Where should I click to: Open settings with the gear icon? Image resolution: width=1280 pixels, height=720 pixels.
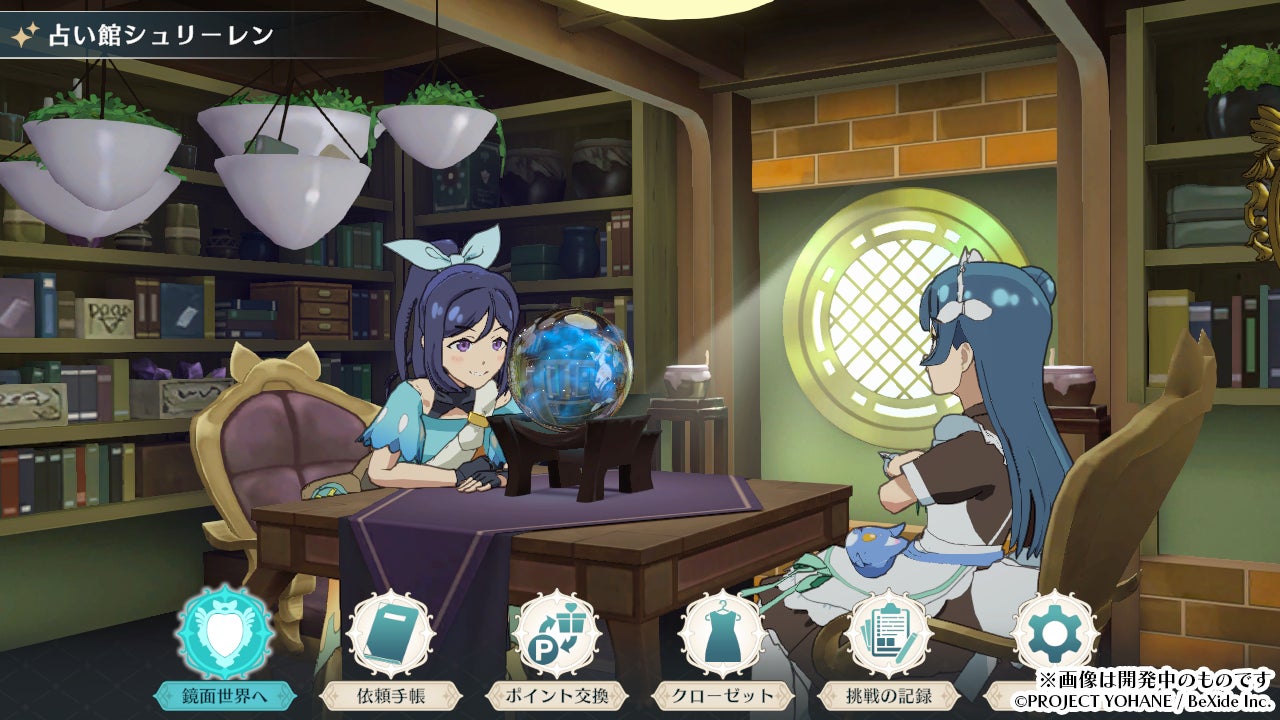pos(1054,634)
